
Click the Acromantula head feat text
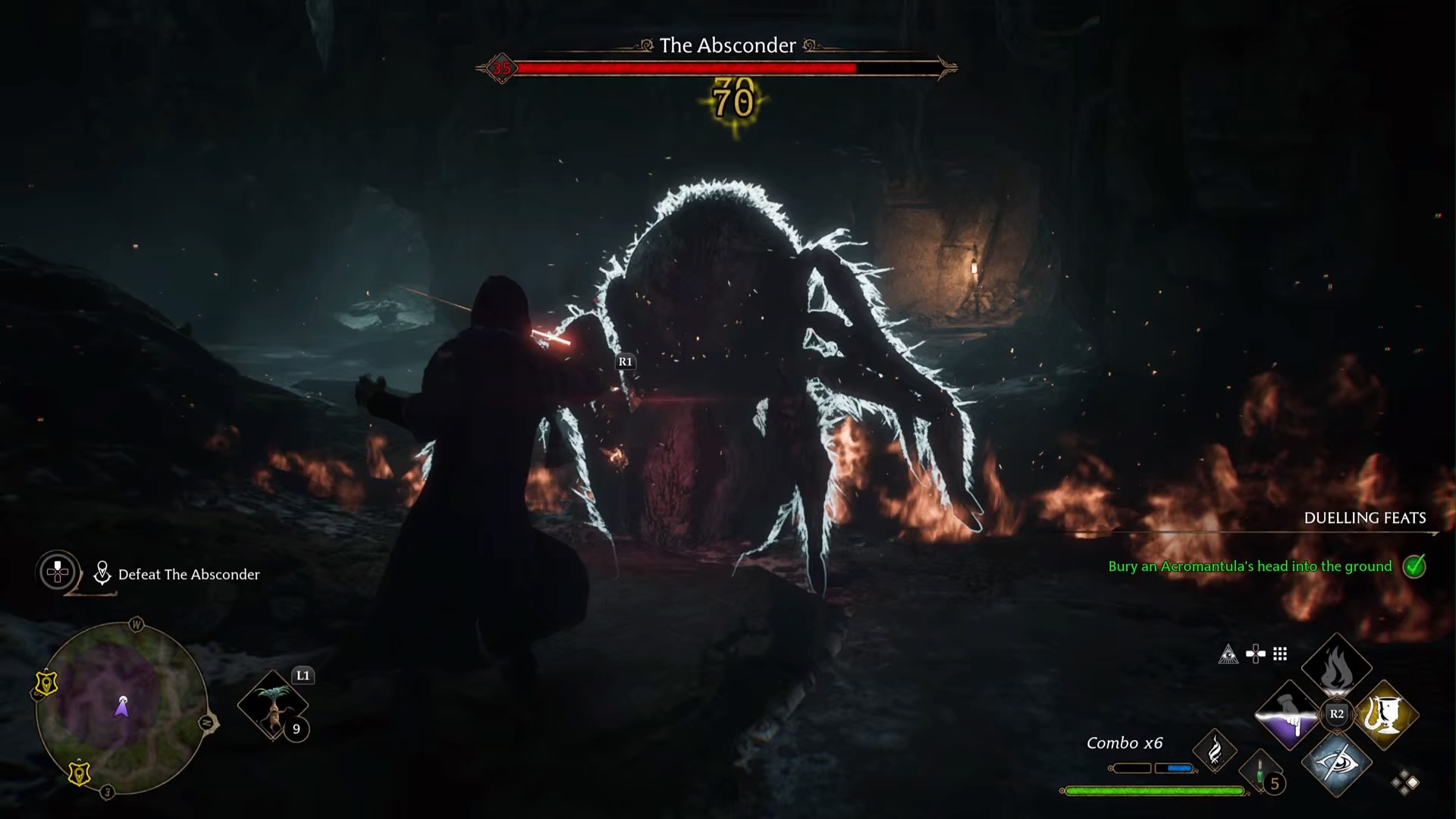coord(1250,566)
